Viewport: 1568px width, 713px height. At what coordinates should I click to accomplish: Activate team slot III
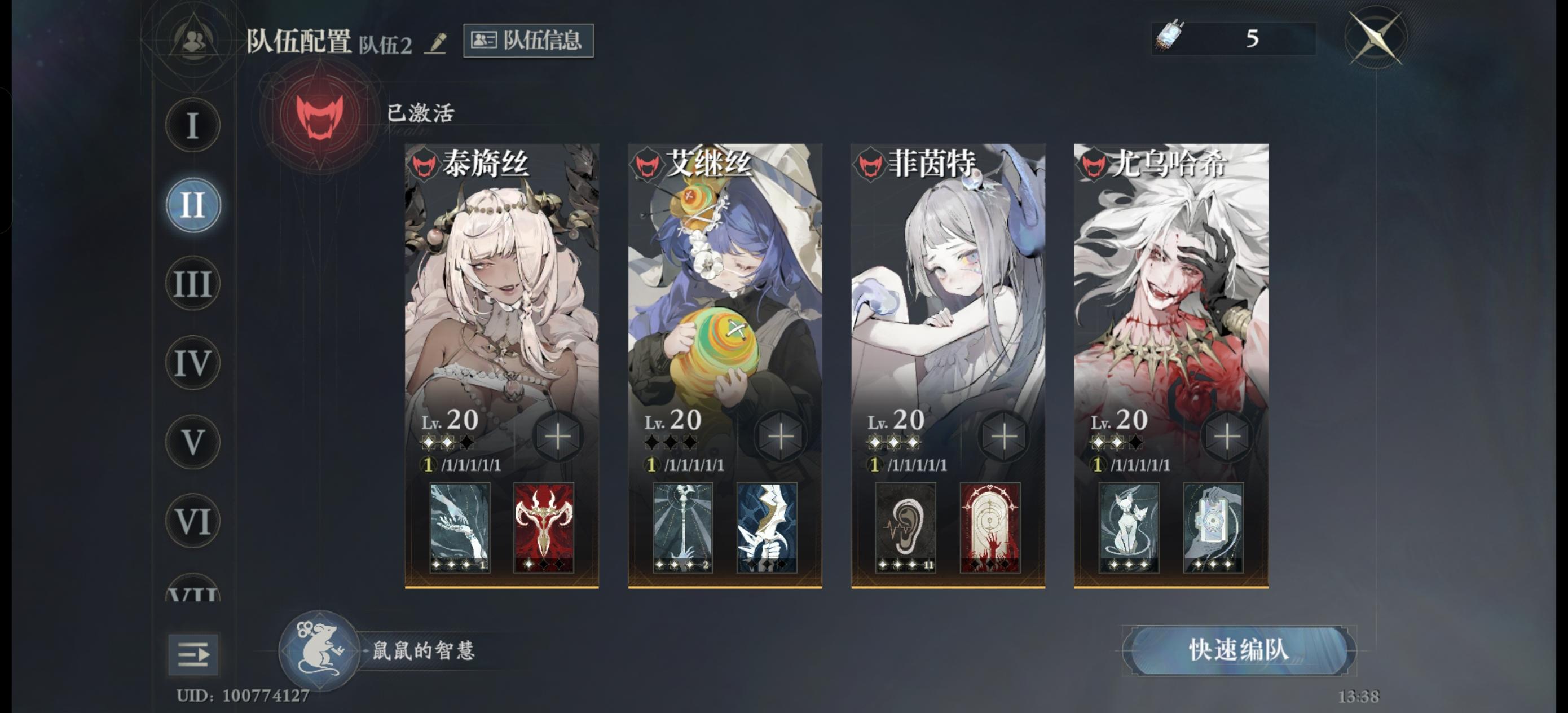tap(192, 283)
